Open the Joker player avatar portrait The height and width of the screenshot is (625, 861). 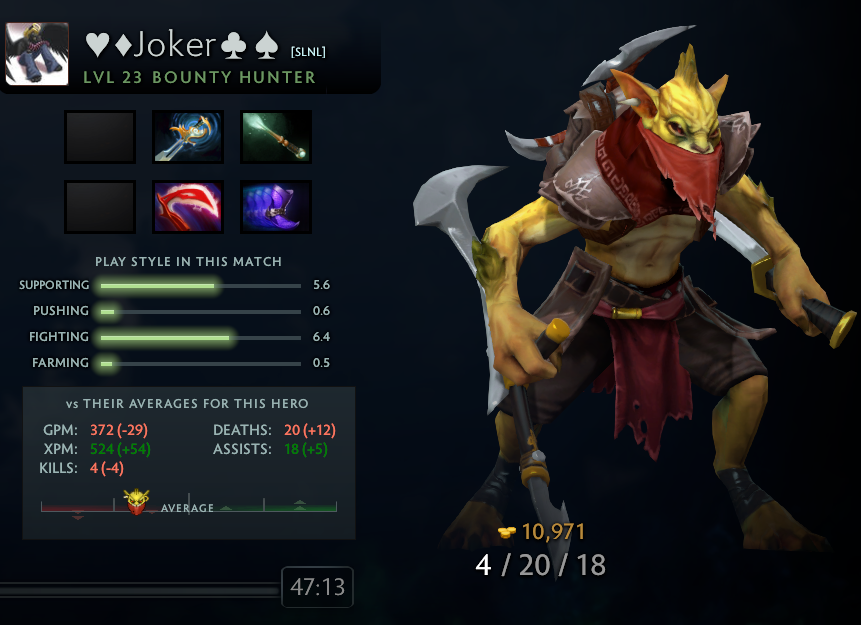[37, 53]
